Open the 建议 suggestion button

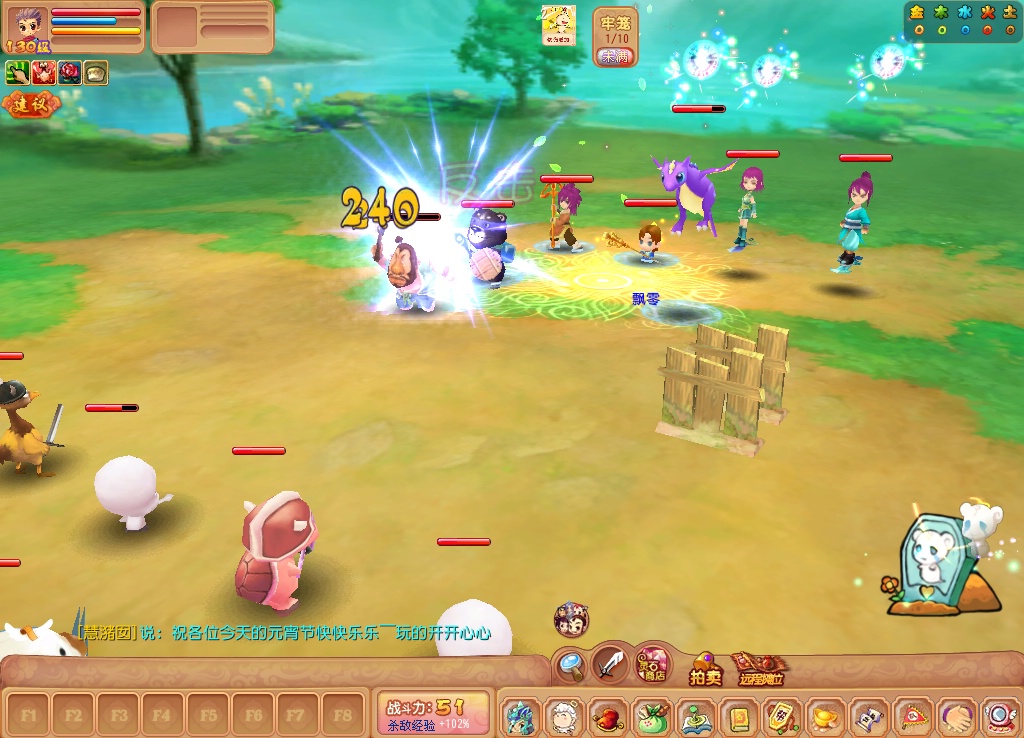coord(30,103)
